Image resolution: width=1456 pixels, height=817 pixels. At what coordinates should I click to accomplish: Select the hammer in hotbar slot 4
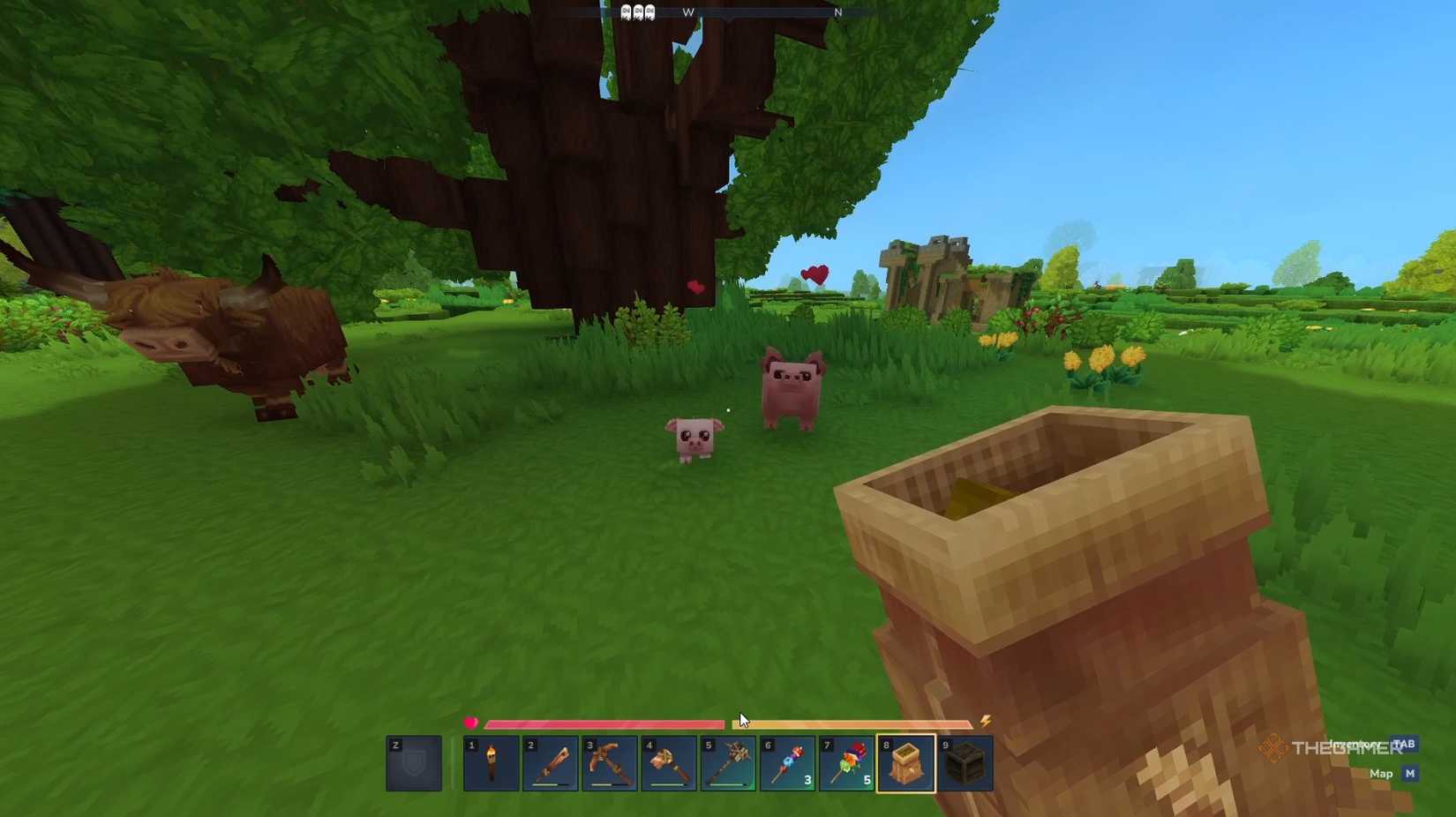pyautogui.click(x=671, y=764)
